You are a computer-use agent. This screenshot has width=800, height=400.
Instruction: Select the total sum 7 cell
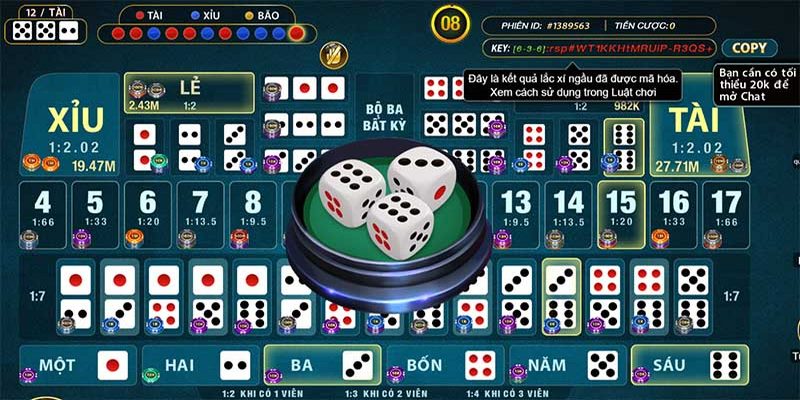point(200,212)
